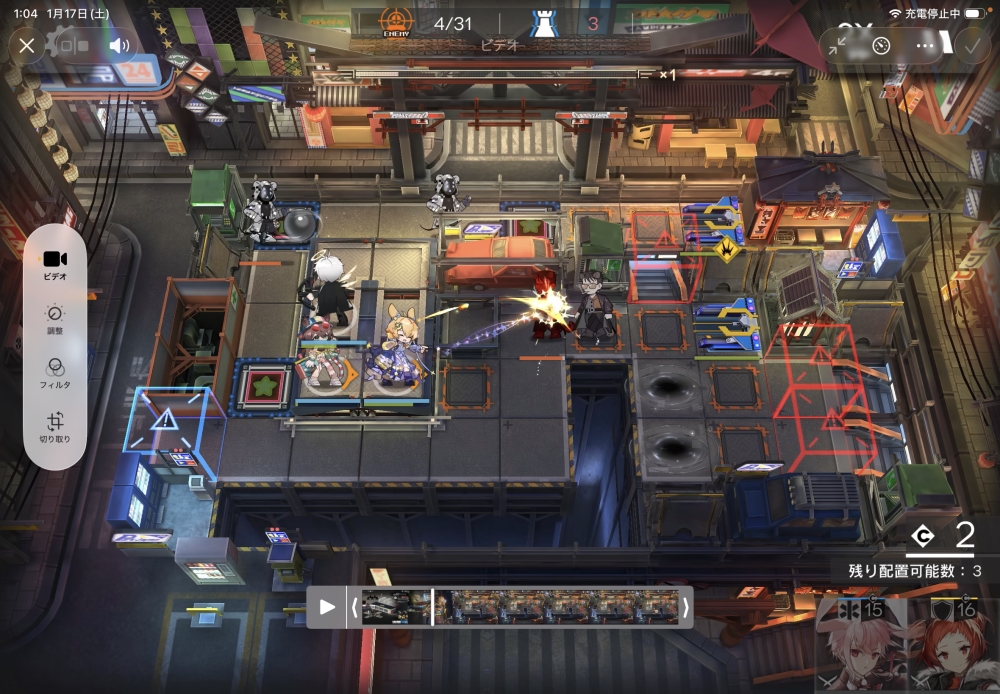
Task: Open the three-dot more options menu
Action: click(925, 45)
